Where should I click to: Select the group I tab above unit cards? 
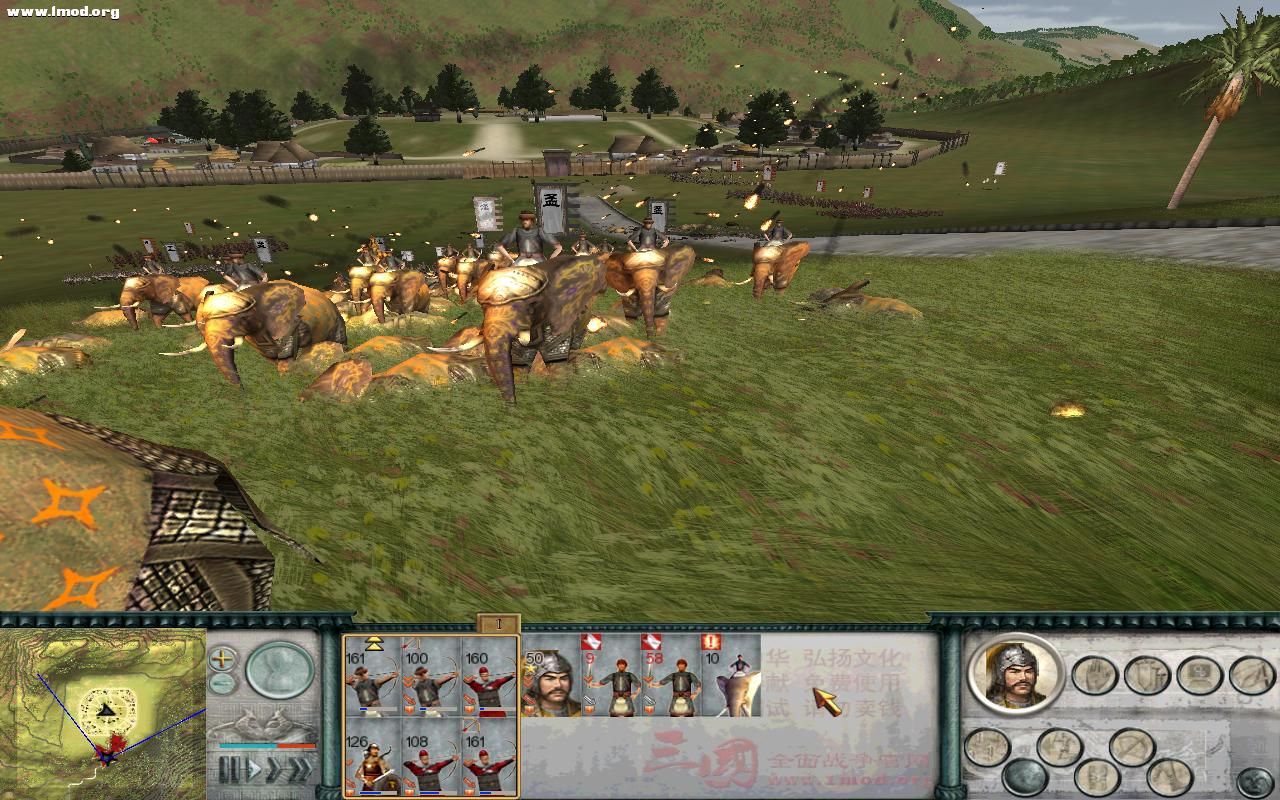498,625
